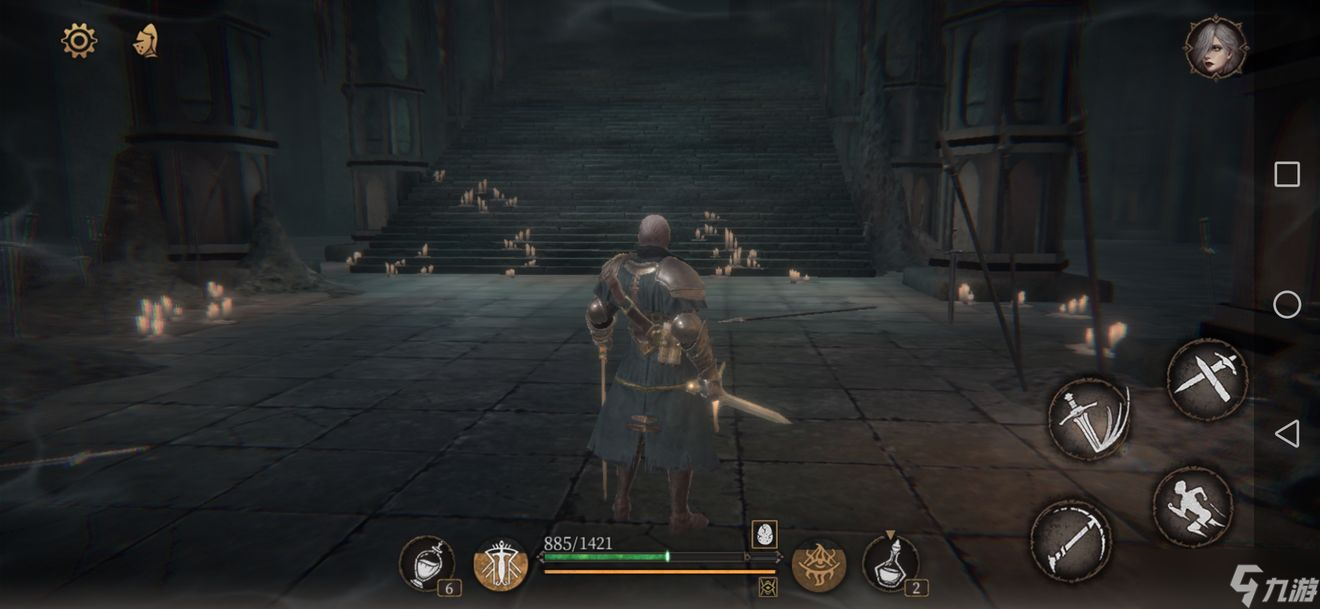Perform the sword slash attack

(1090, 417)
